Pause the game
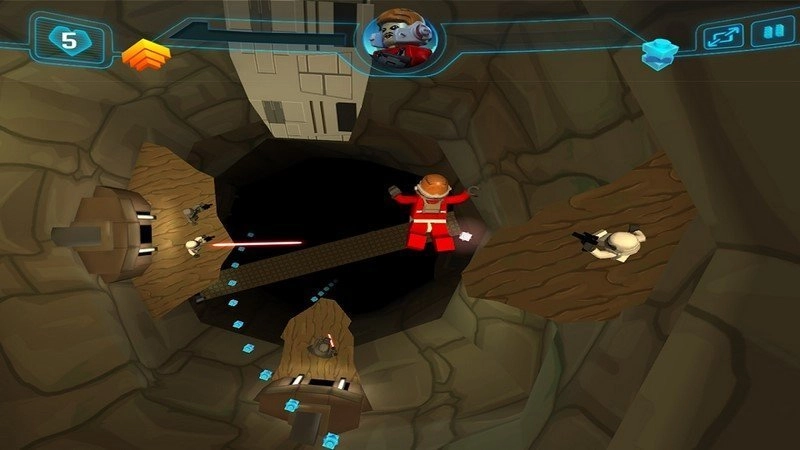Image resolution: width=800 pixels, height=450 pixels. 772,35
